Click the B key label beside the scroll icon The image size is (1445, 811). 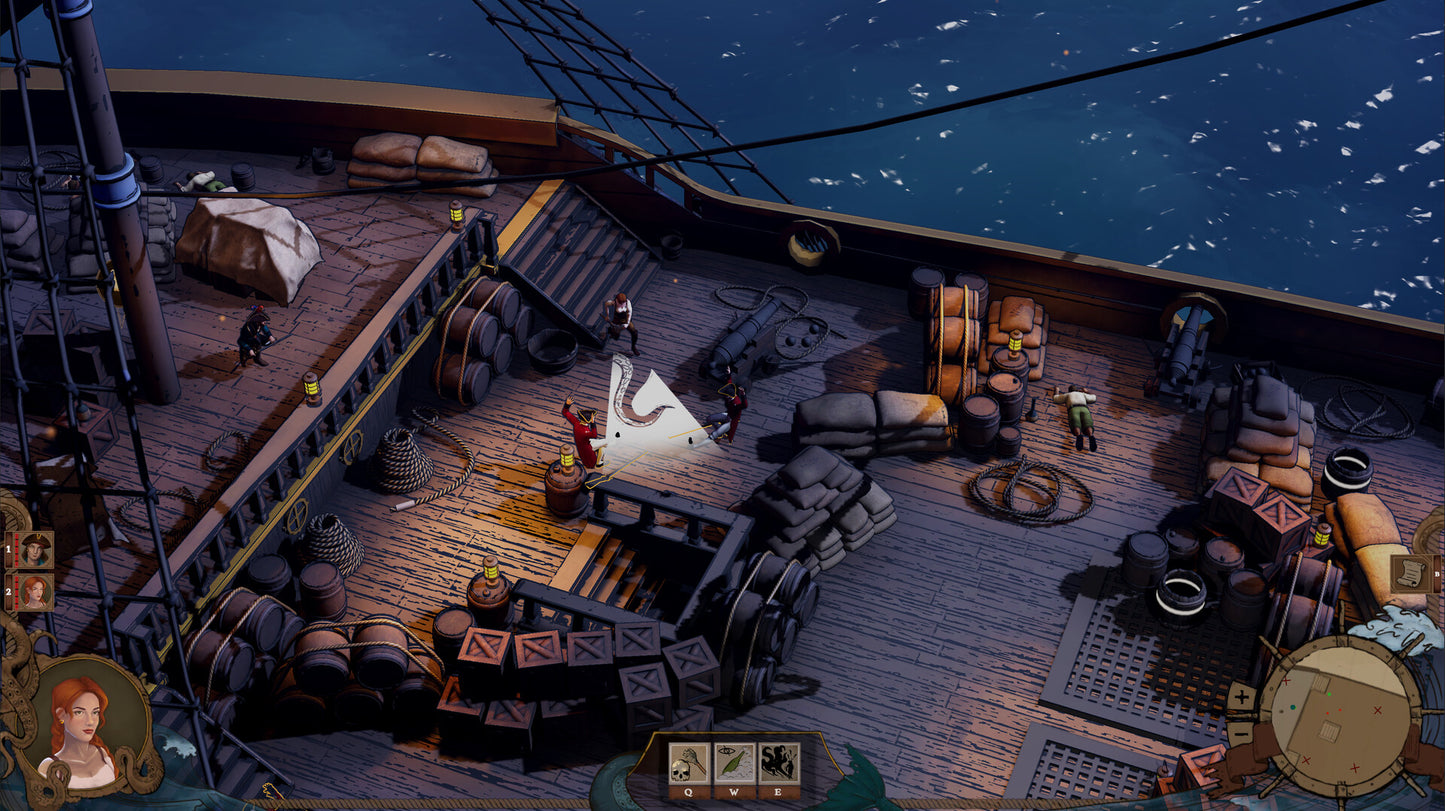pyautogui.click(x=1437, y=574)
